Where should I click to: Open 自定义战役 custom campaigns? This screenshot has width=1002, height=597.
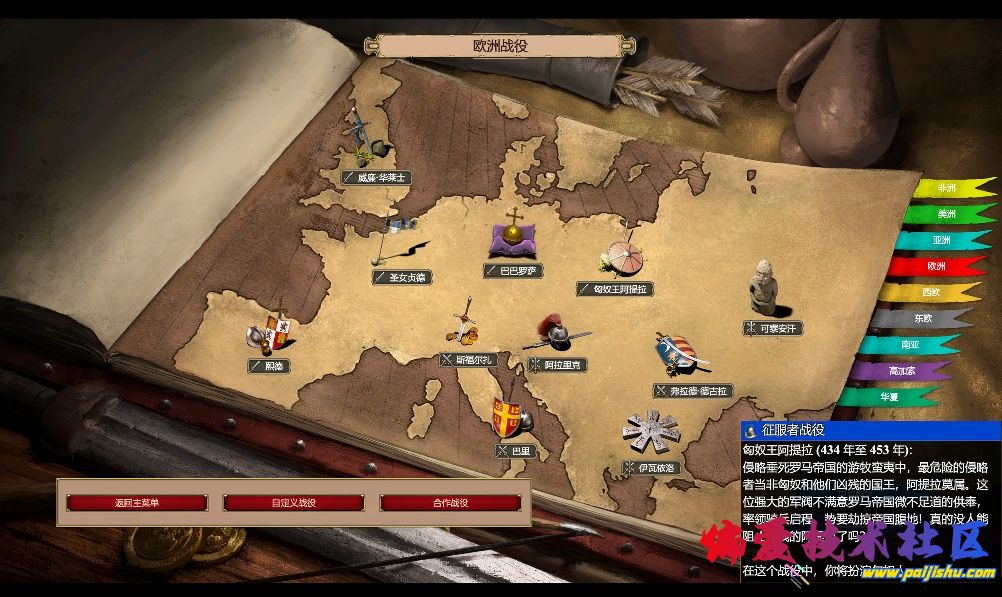coord(293,502)
